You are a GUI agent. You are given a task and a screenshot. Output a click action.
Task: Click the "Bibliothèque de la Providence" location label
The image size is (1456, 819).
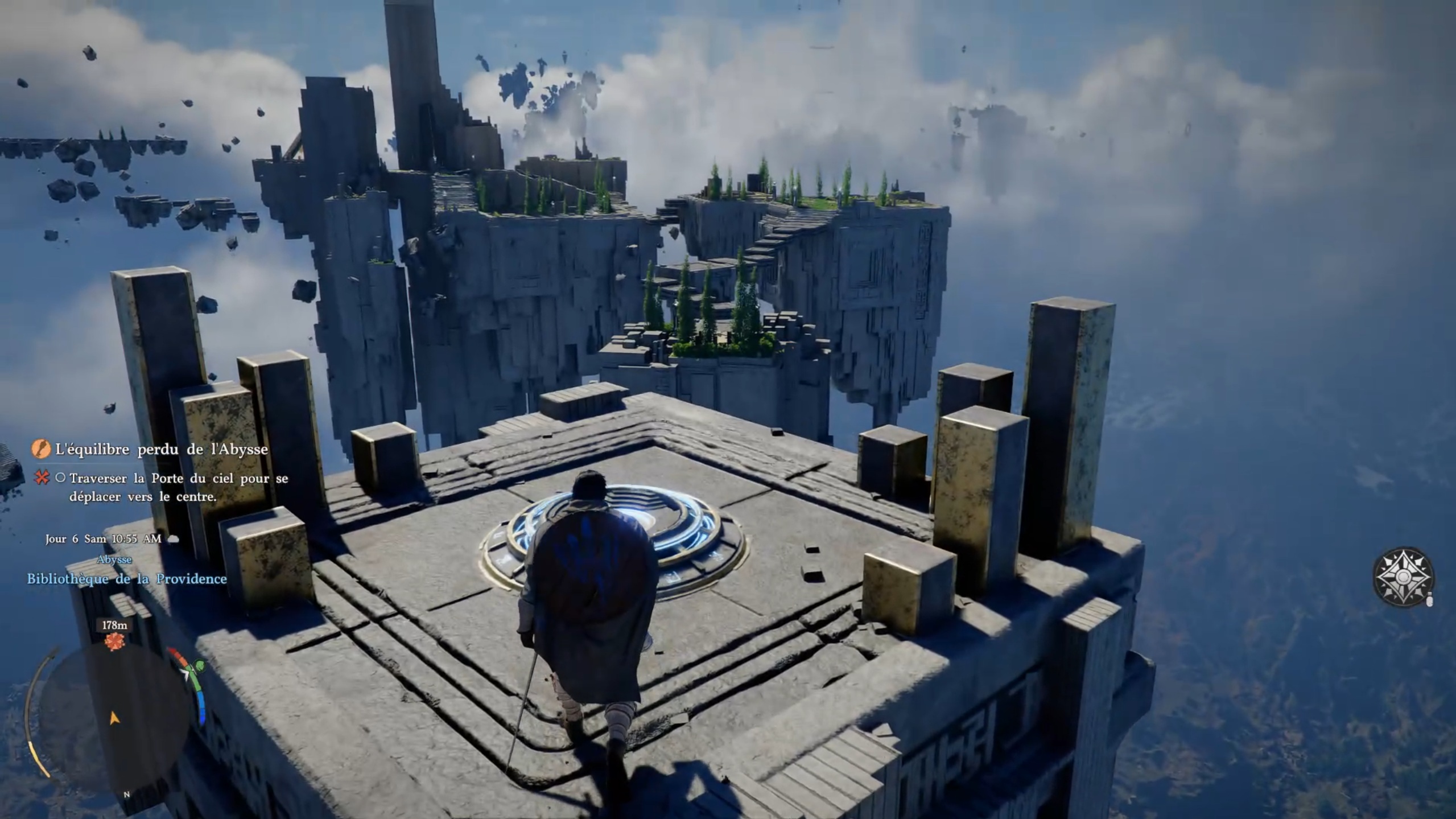(x=127, y=579)
